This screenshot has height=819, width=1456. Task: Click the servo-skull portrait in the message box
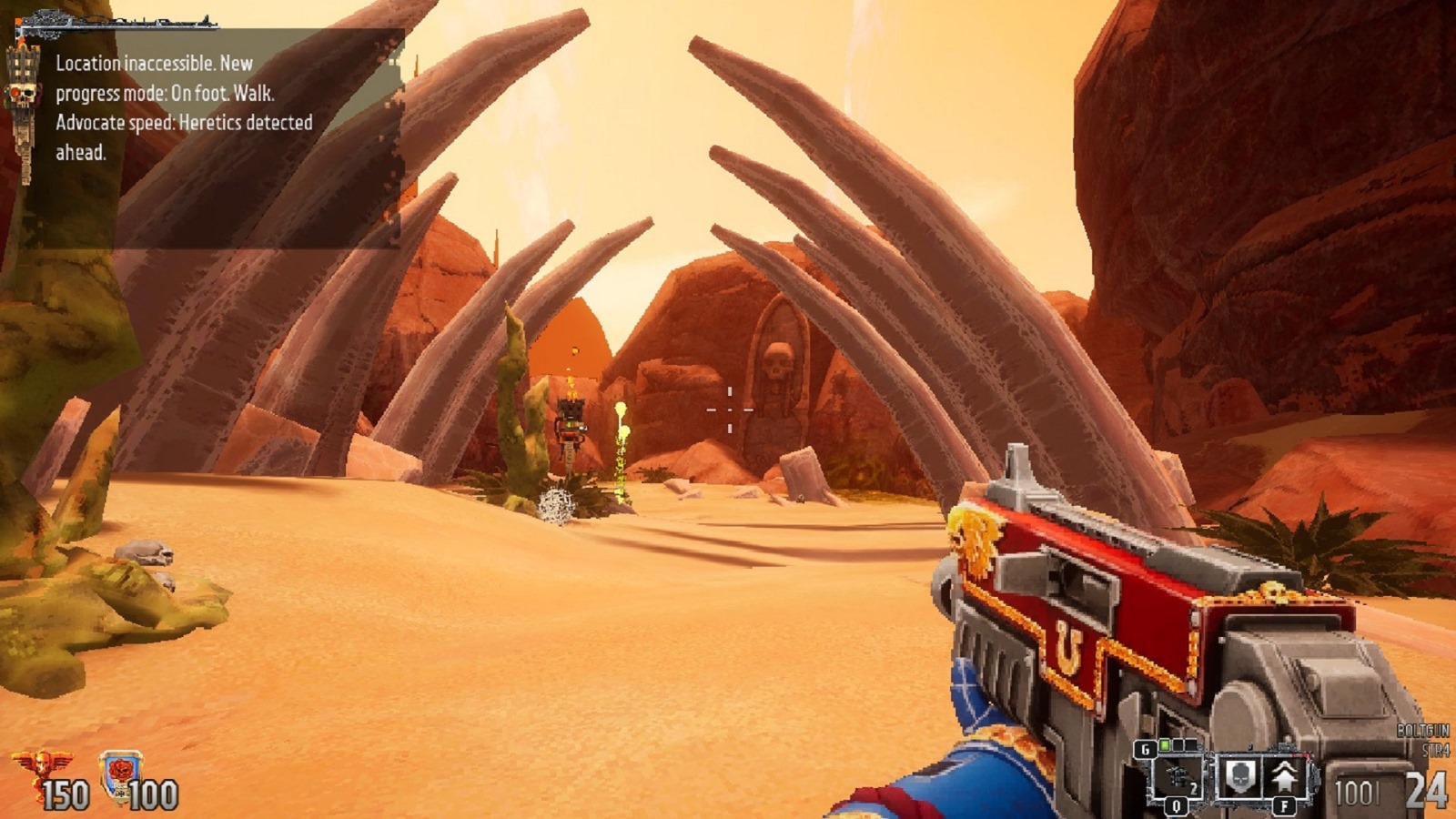pyautogui.click(x=23, y=96)
